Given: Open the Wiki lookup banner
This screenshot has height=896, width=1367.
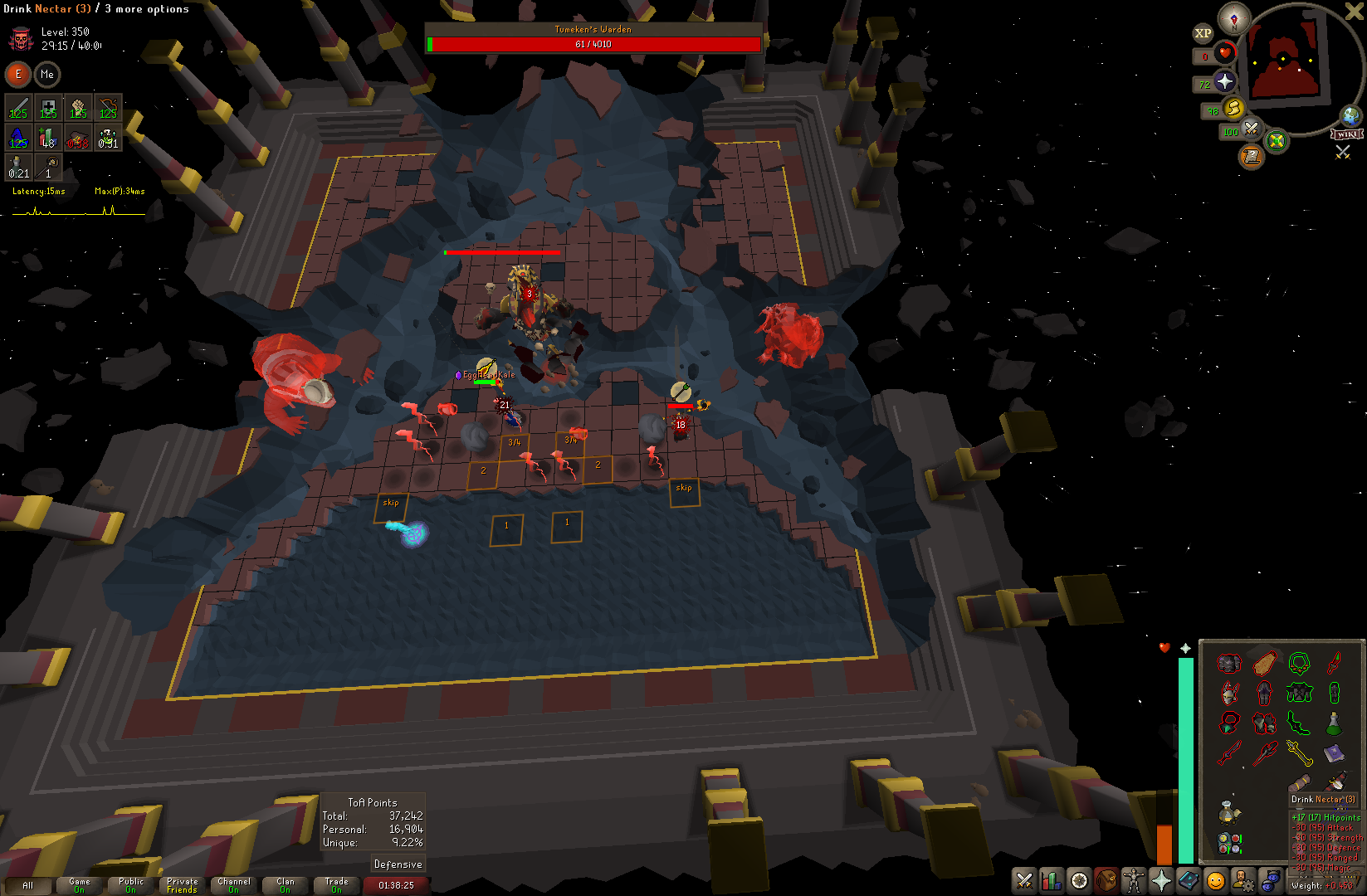Looking at the screenshot, I should [x=1347, y=134].
